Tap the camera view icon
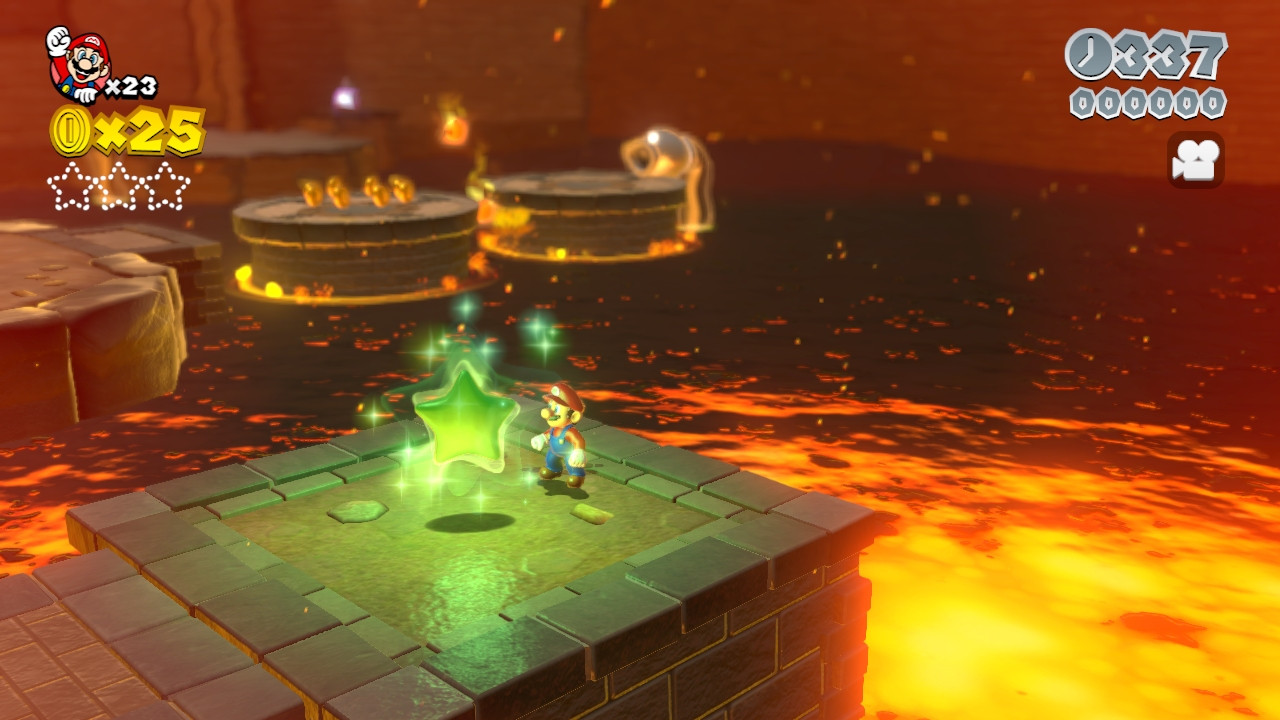The width and height of the screenshot is (1280, 720). [1195, 160]
